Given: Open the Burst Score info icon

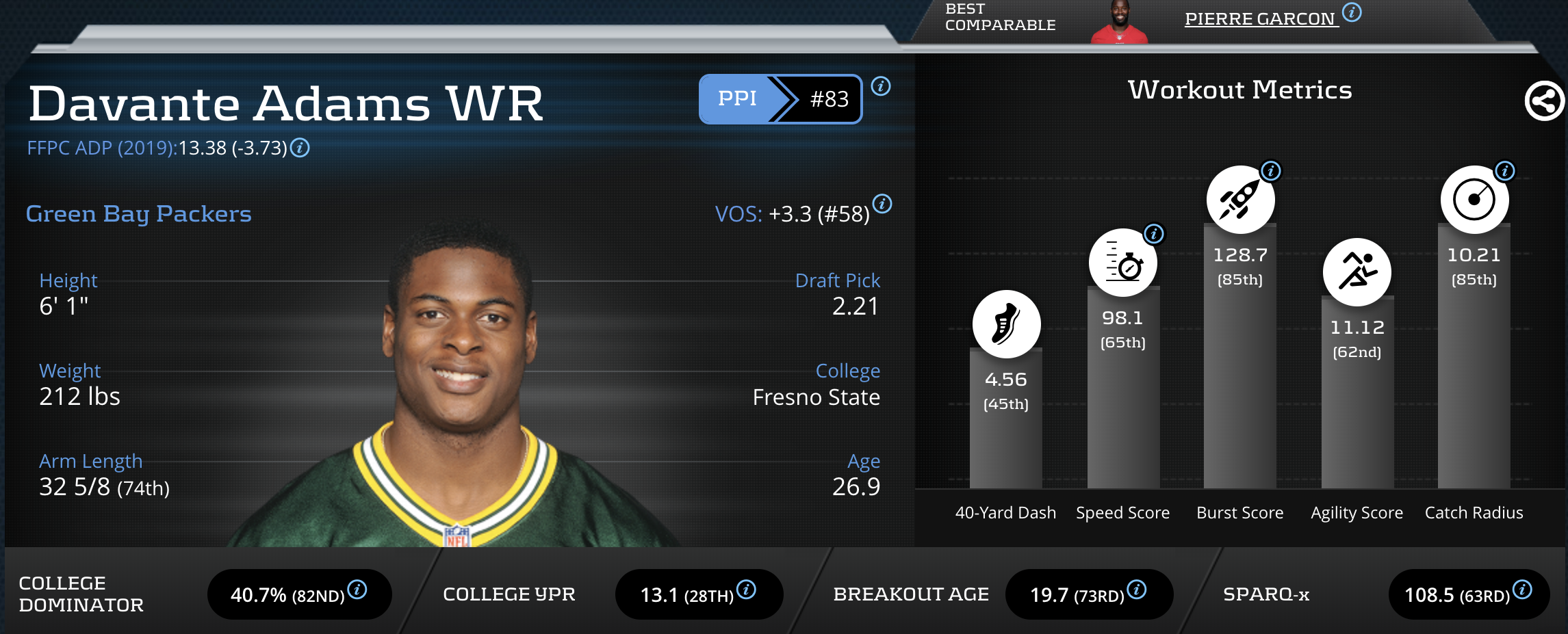Looking at the screenshot, I should pyautogui.click(x=1271, y=171).
